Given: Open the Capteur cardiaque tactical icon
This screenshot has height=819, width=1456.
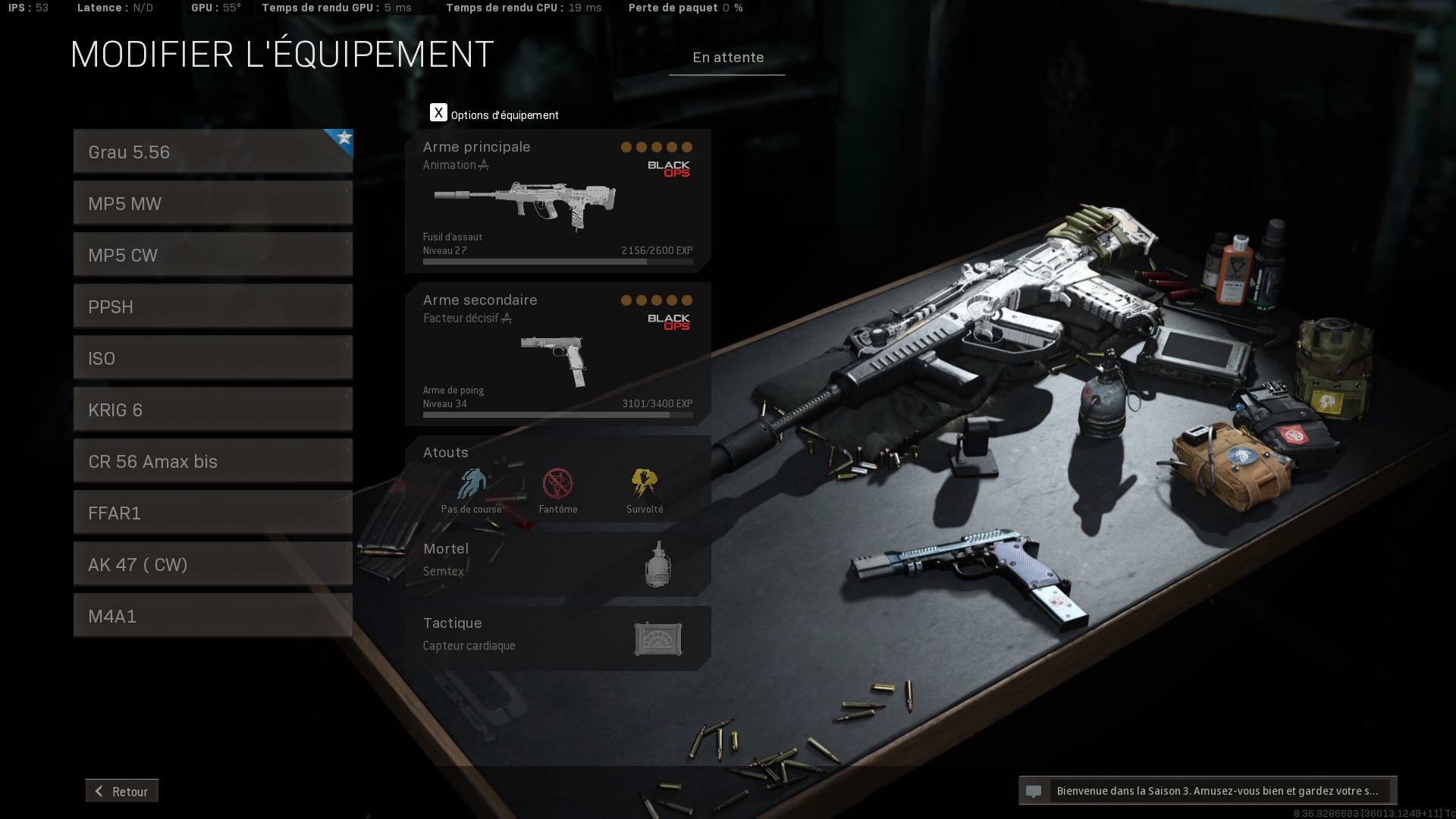Looking at the screenshot, I should [x=658, y=639].
